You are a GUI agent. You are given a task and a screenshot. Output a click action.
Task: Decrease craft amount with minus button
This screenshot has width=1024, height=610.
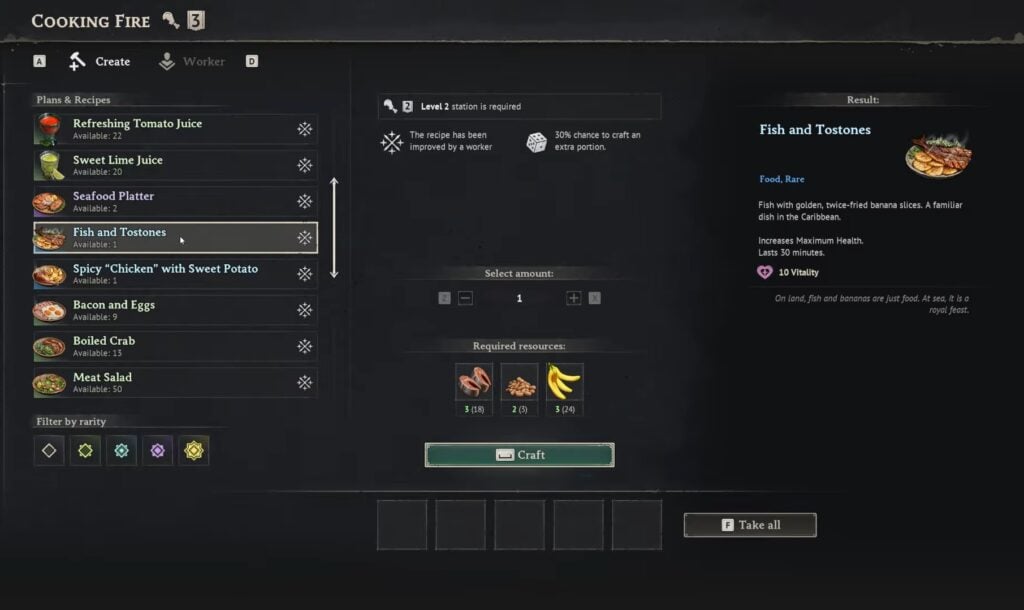(465, 298)
